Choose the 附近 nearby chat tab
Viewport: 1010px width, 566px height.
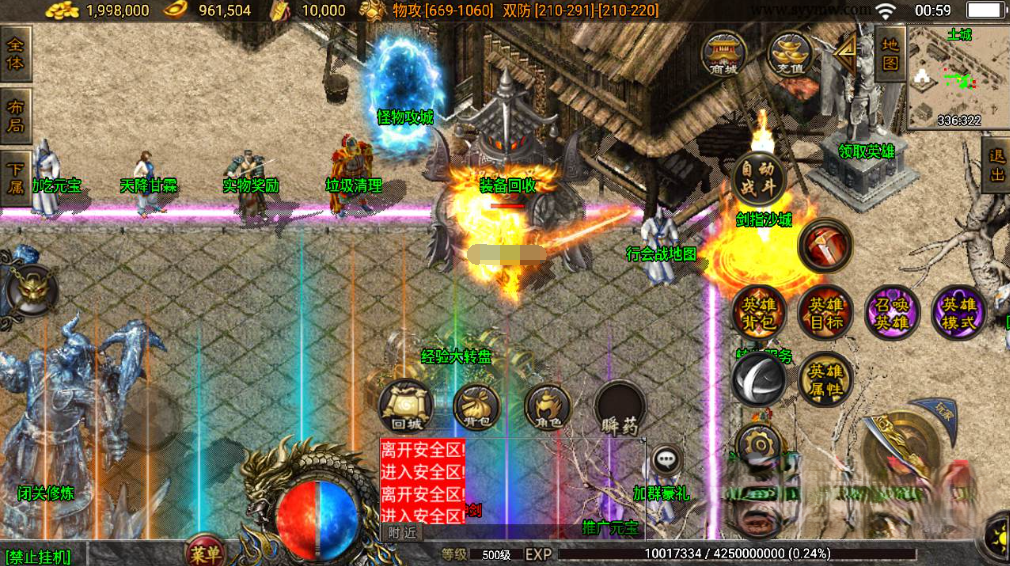(401, 533)
